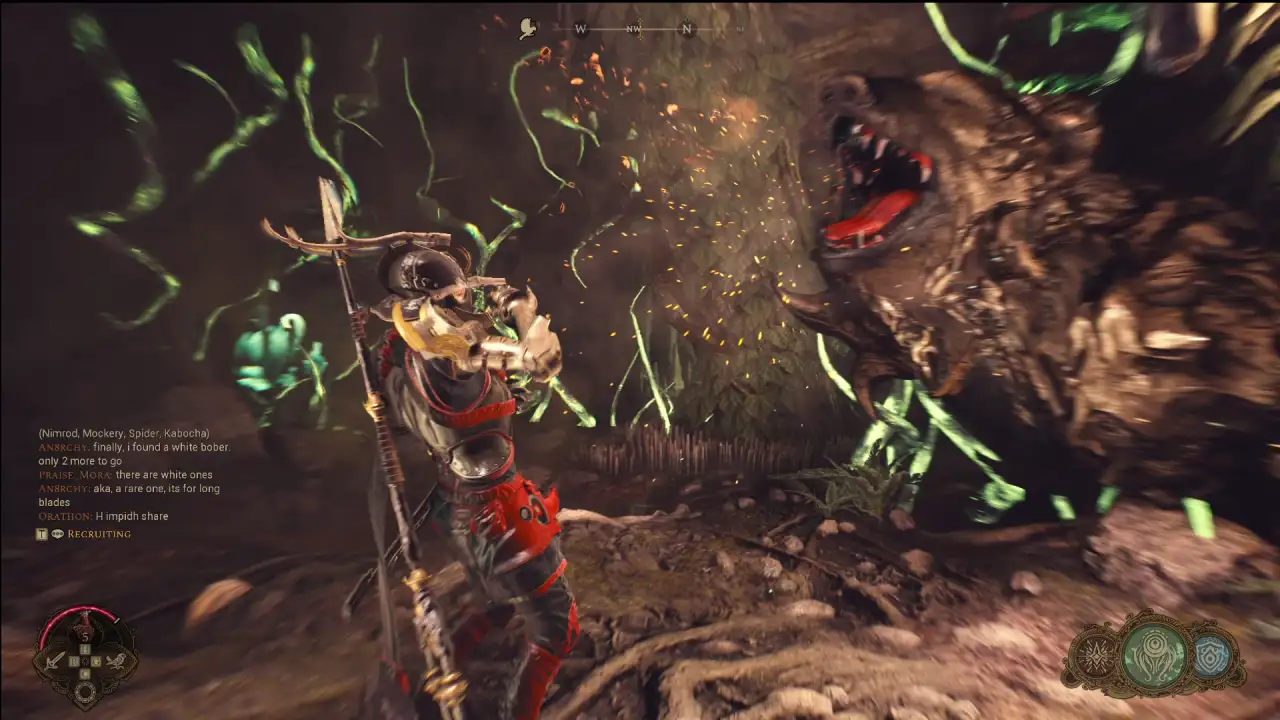
Task: Activate the green tentacled-eye ability
Action: tap(1154, 656)
